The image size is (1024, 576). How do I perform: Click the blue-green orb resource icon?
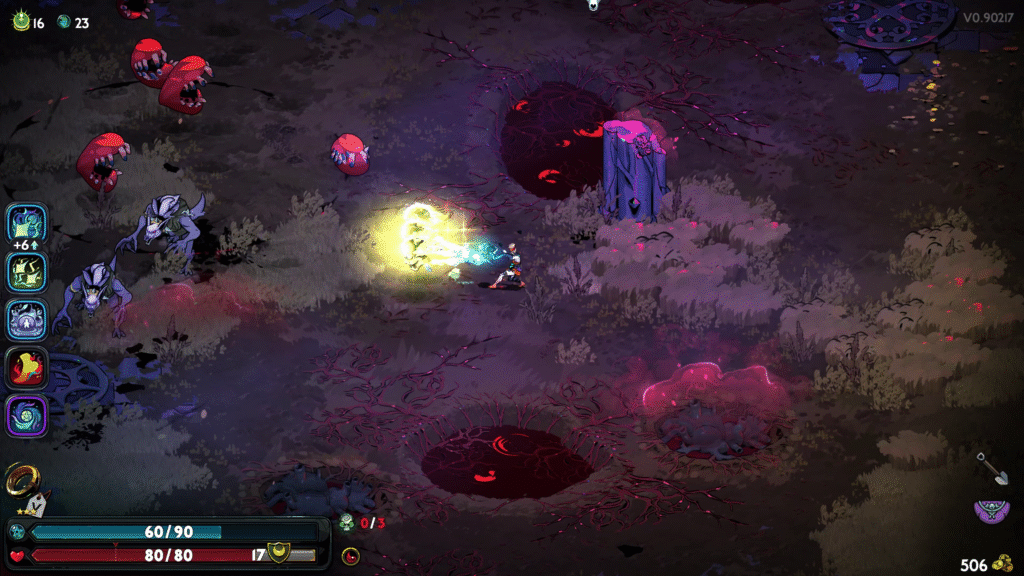[64, 22]
